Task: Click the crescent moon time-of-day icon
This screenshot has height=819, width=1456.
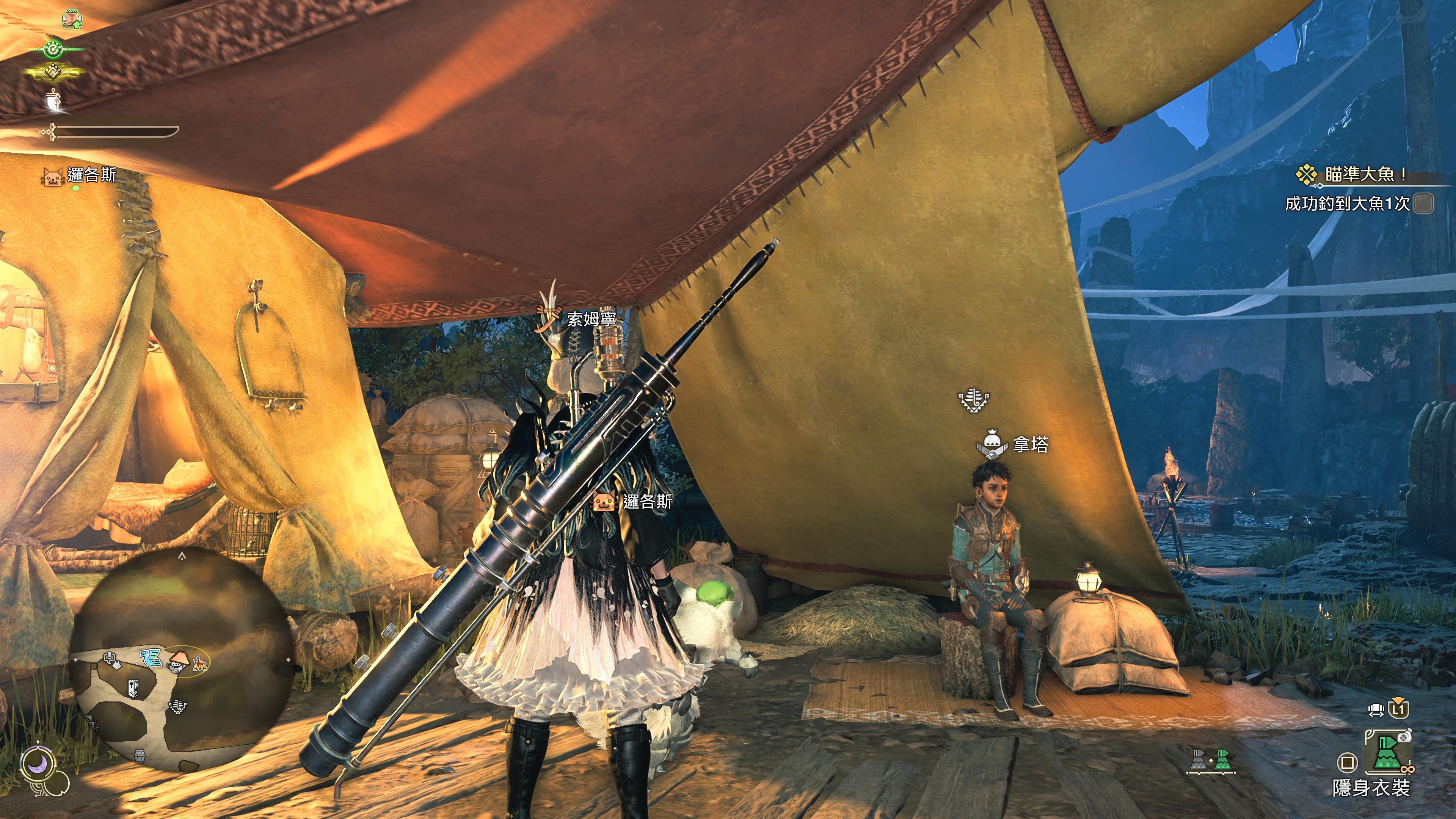Action: click(38, 764)
